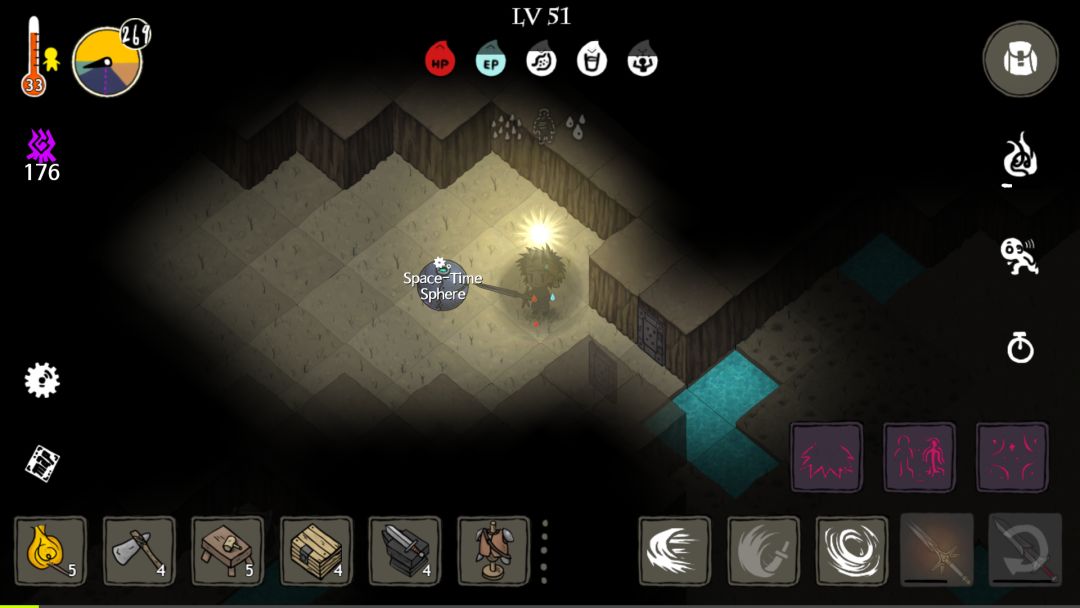The width and height of the screenshot is (1080, 608).
Task: Toggle the sneaking figure icon
Action: [x=1019, y=255]
